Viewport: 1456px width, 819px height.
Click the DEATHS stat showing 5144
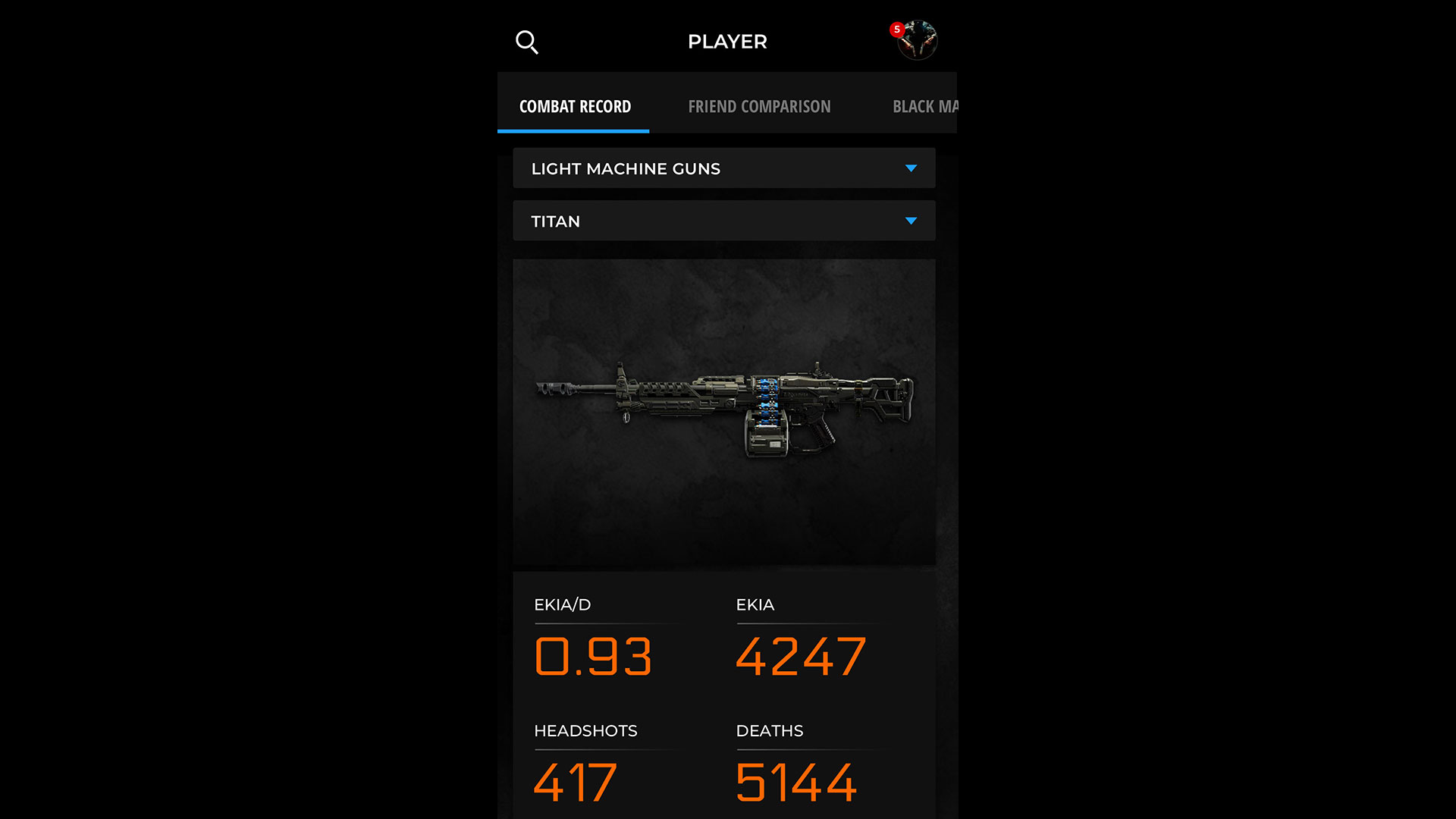pos(798,783)
